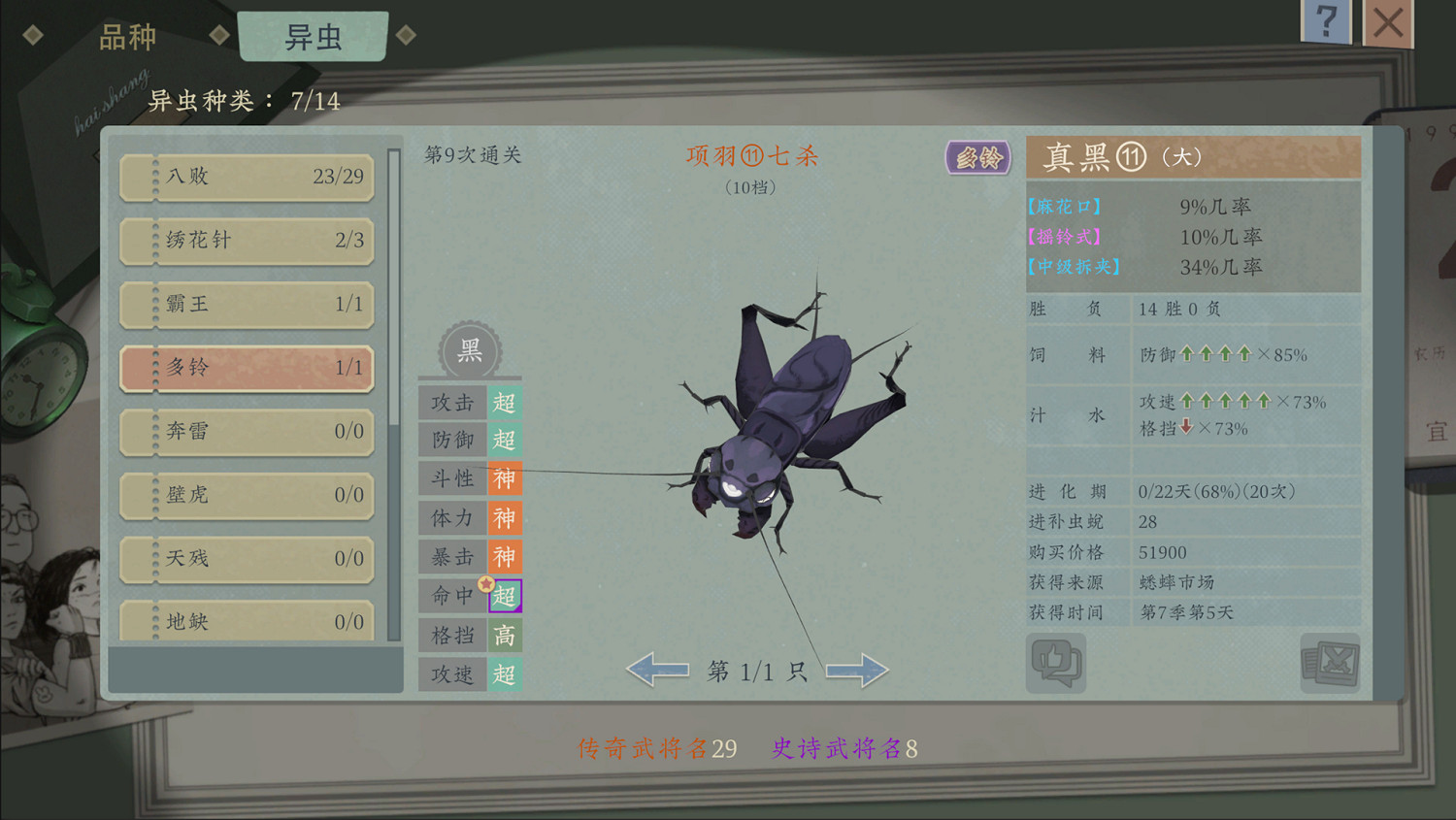
Task: Click the thumbs-up comment icon bottom left panel
Action: point(1058,663)
